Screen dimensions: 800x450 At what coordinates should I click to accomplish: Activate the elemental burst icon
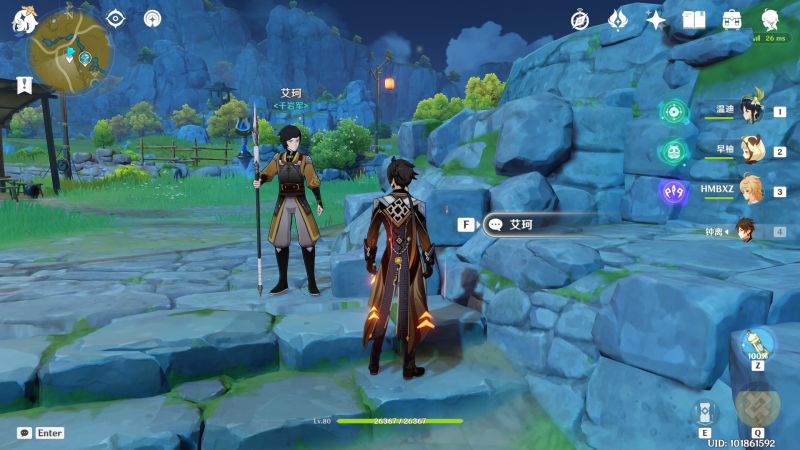pyautogui.click(x=756, y=404)
